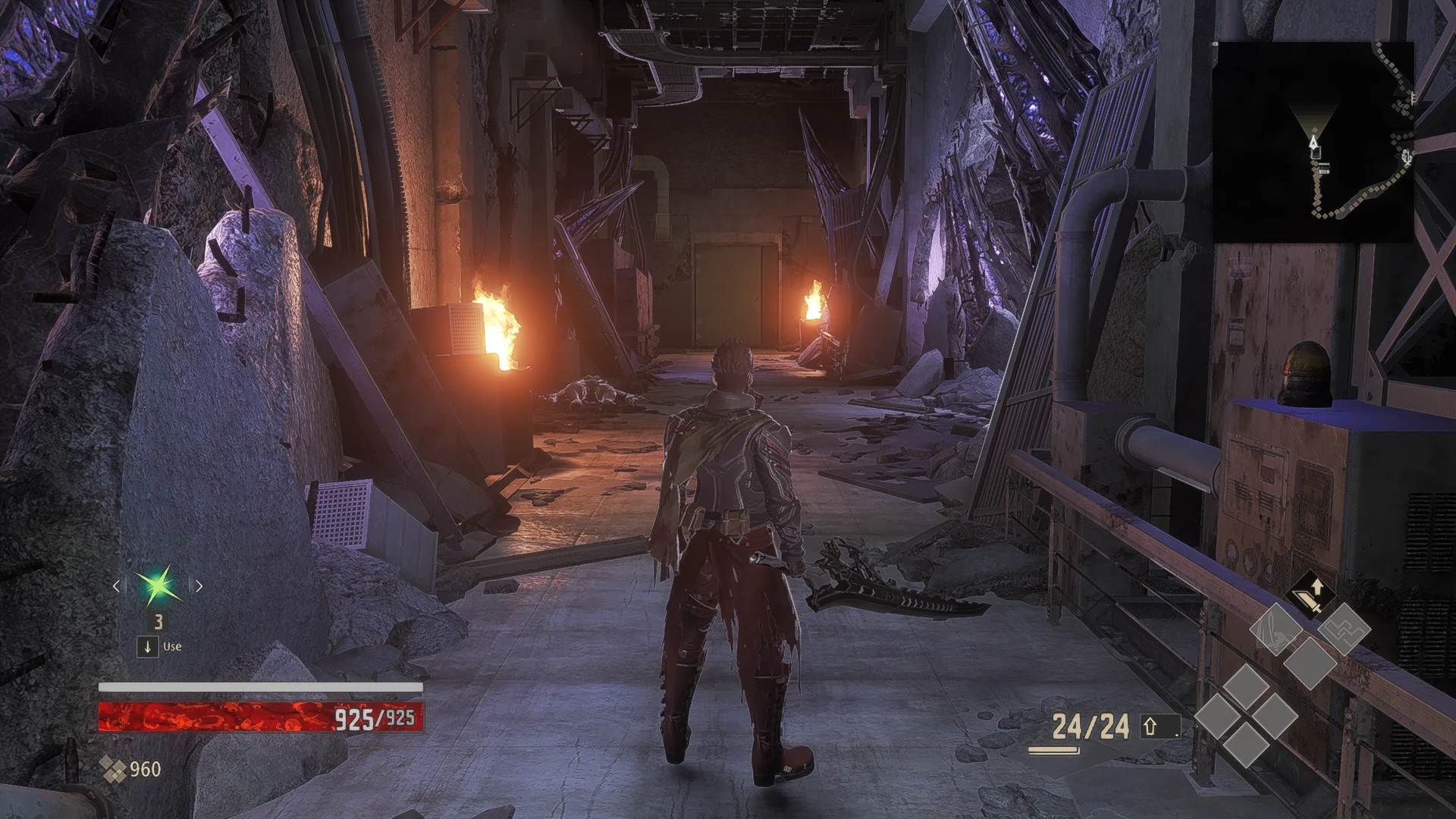Select the green star regeneration item
1456x819 pixels.
coord(158,586)
